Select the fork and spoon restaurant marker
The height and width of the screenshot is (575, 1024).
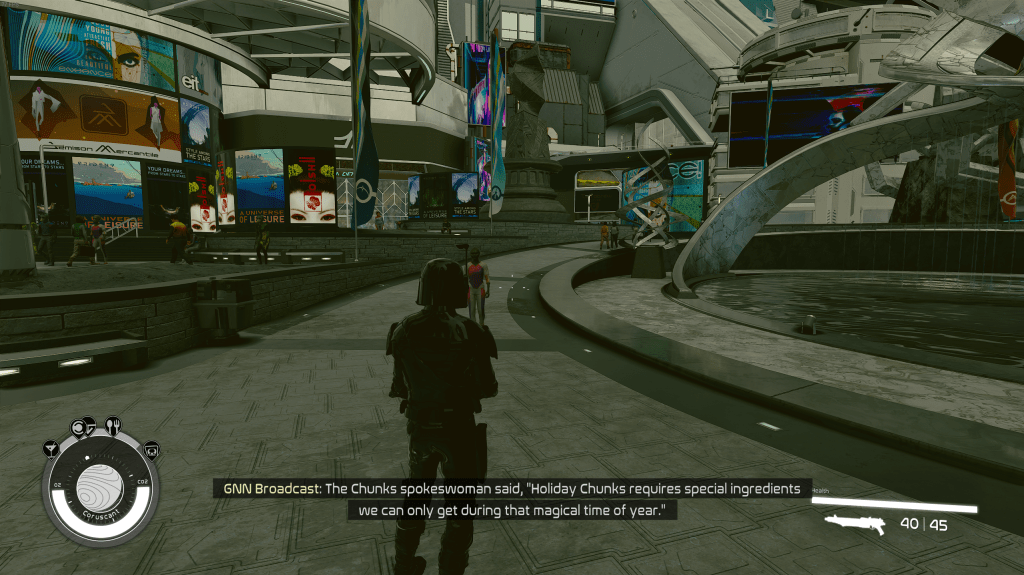point(112,425)
